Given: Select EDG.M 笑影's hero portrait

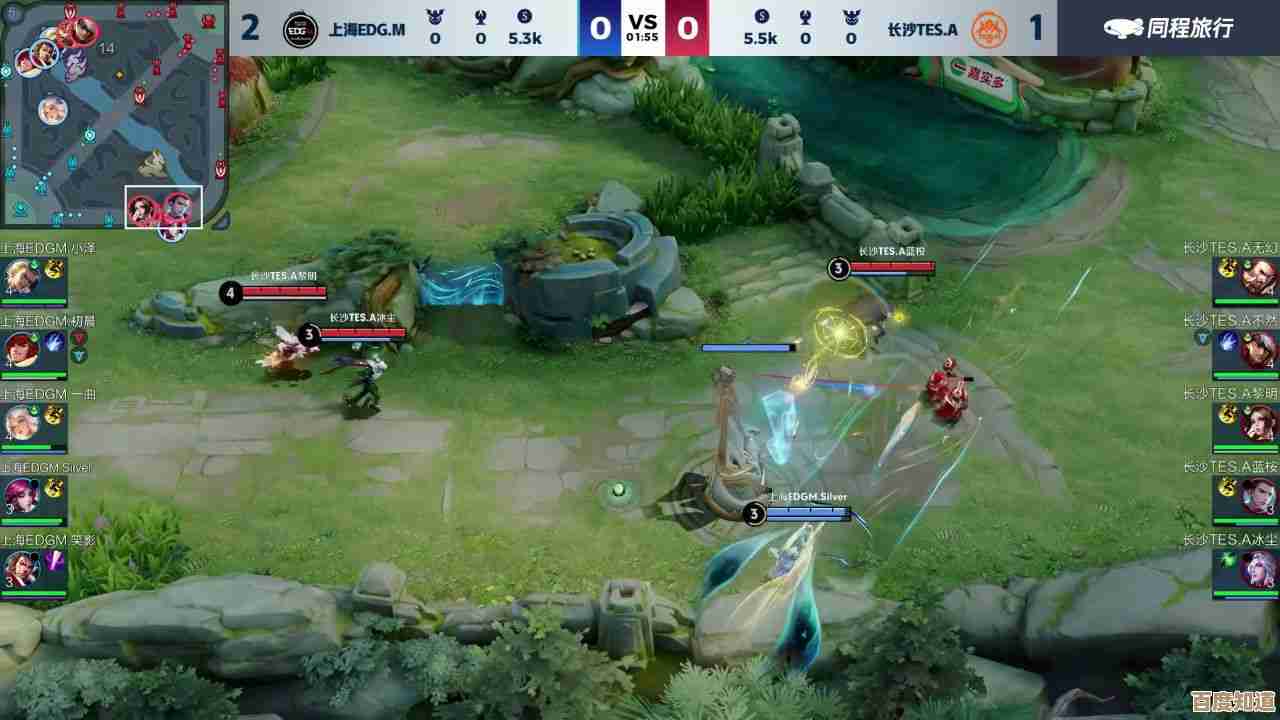Looking at the screenshot, I should (x=19, y=568).
